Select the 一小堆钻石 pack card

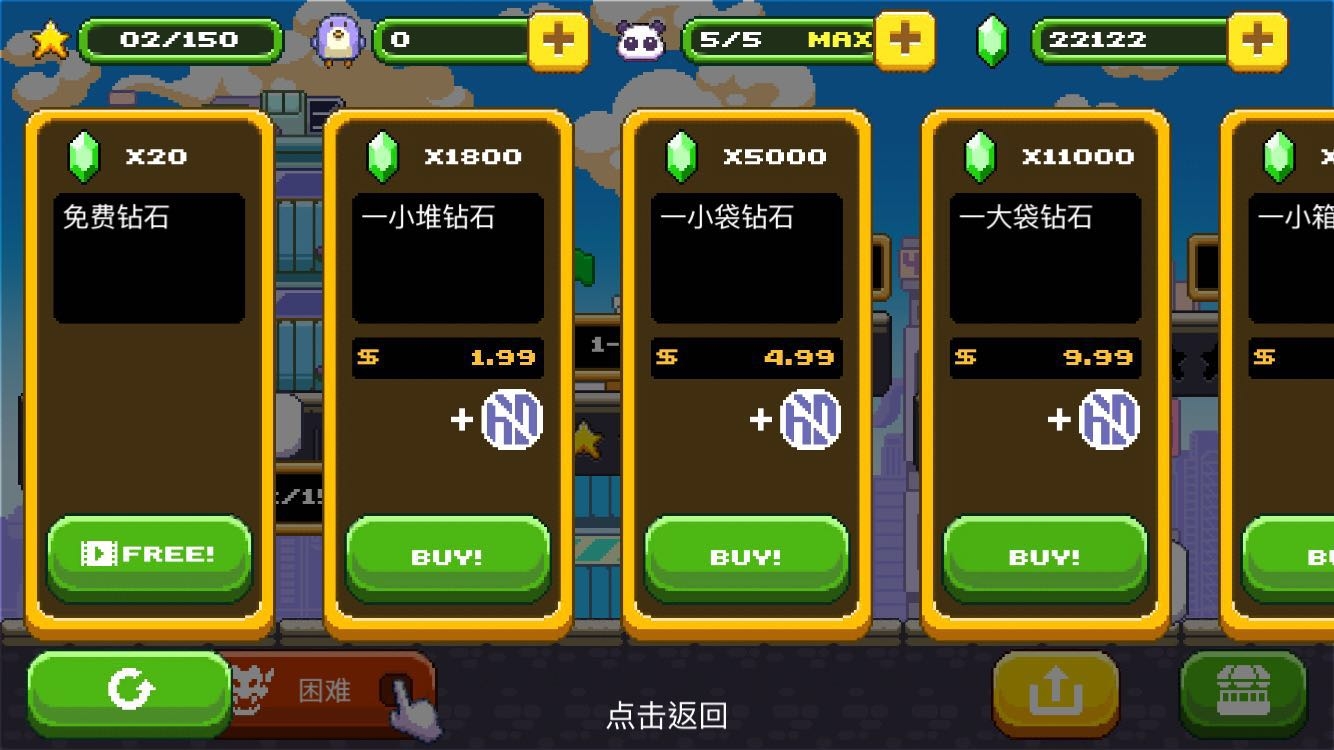pyautogui.click(x=447, y=258)
